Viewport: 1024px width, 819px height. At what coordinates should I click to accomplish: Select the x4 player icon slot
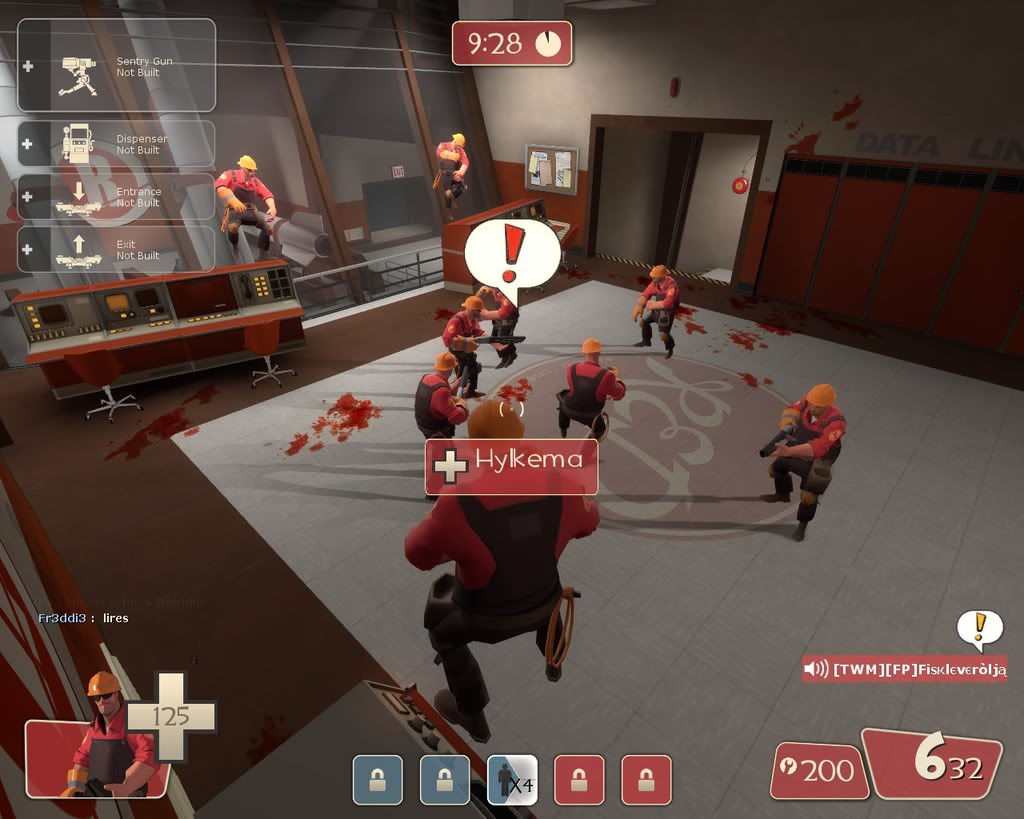coord(512,780)
